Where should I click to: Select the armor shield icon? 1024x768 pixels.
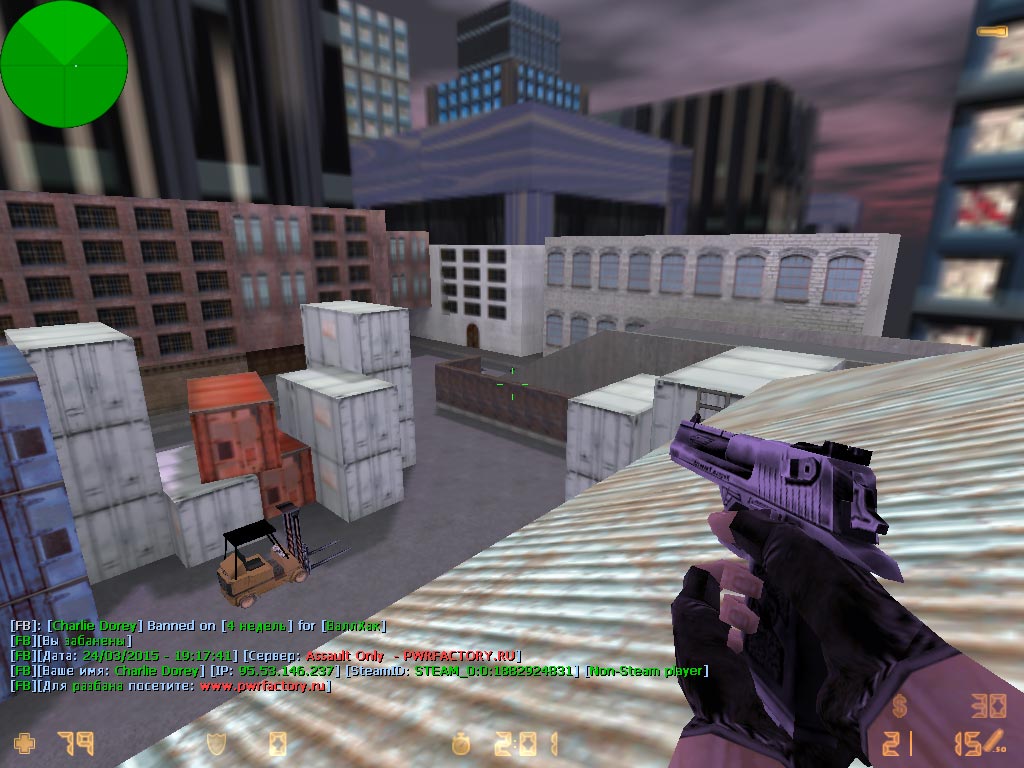[214, 743]
